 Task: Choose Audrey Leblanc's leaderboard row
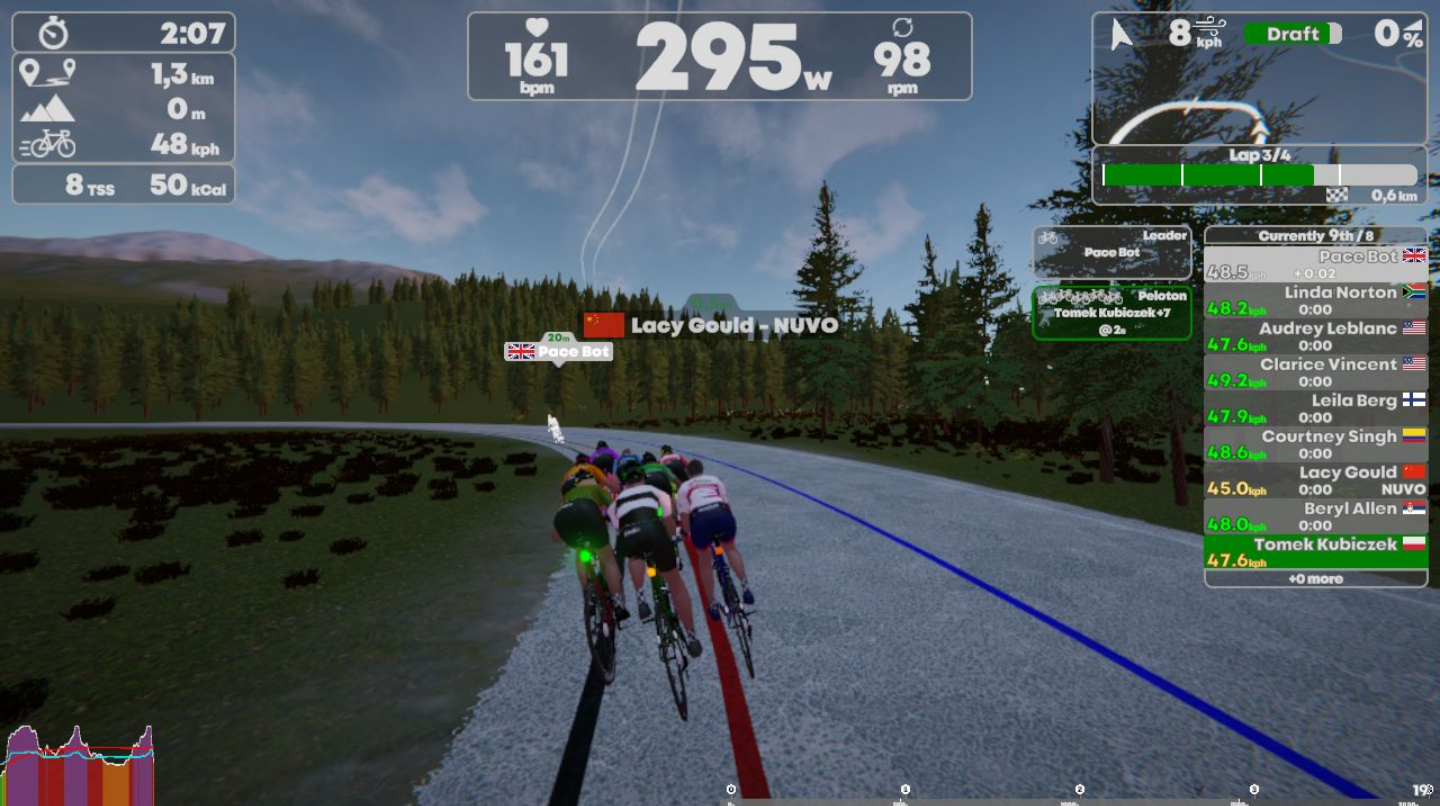[1315, 337]
